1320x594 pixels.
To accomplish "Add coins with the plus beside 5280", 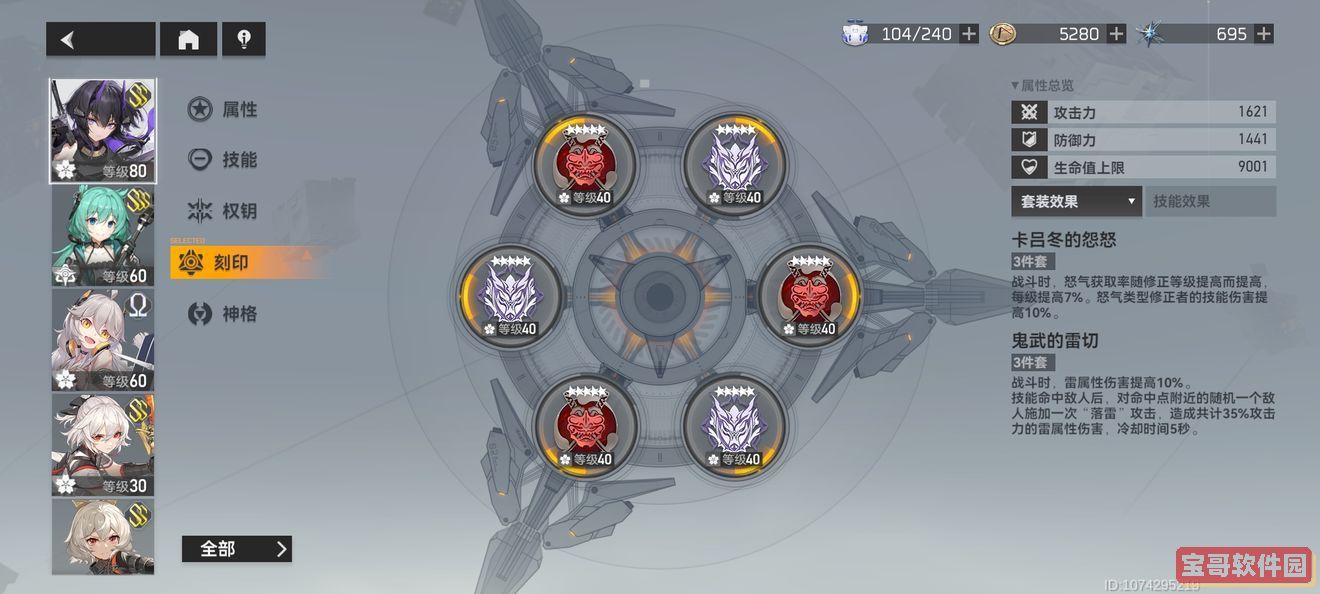I will point(1116,34).
